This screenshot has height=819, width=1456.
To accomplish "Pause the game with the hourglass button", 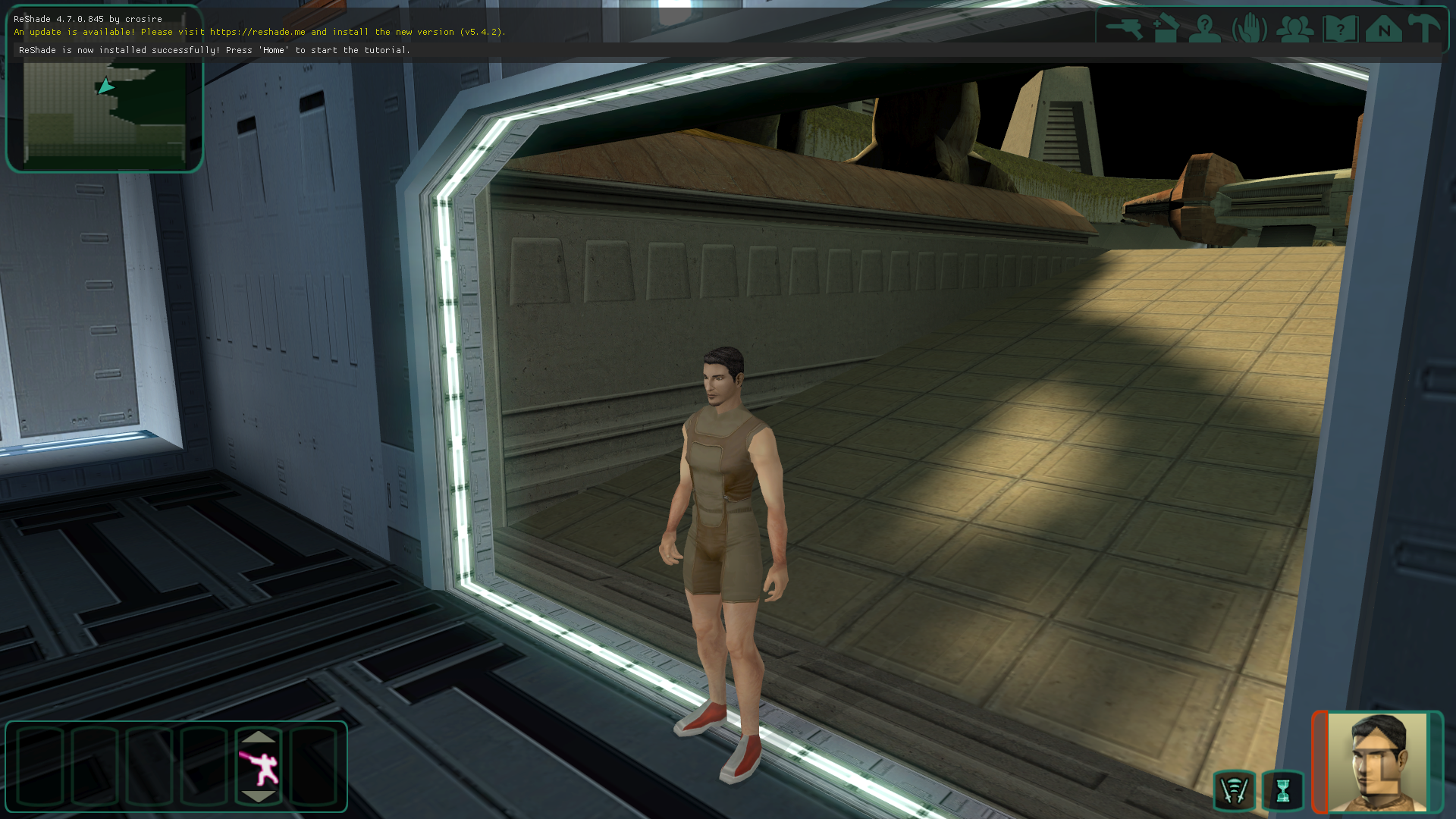I will (x=1283, y=791).
